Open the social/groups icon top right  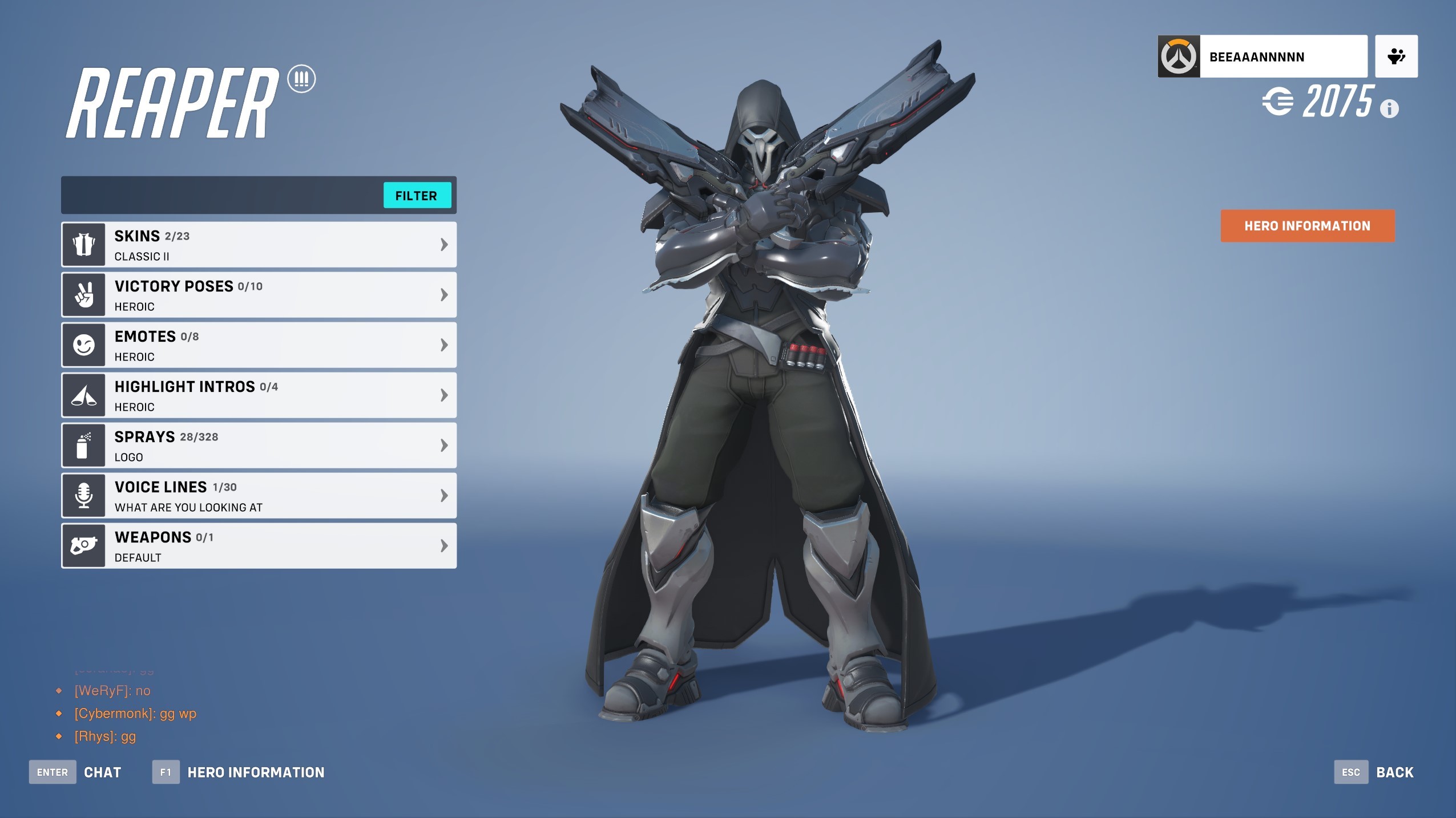[1396, 56]
